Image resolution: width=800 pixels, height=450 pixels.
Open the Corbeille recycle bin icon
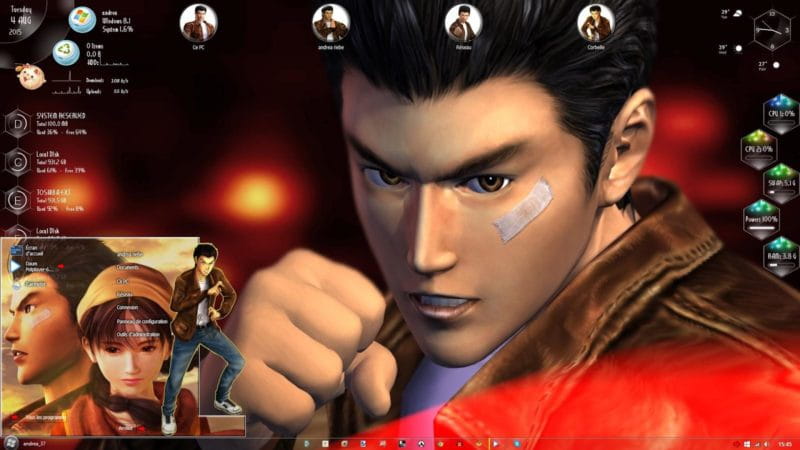(x=595, y=24)
